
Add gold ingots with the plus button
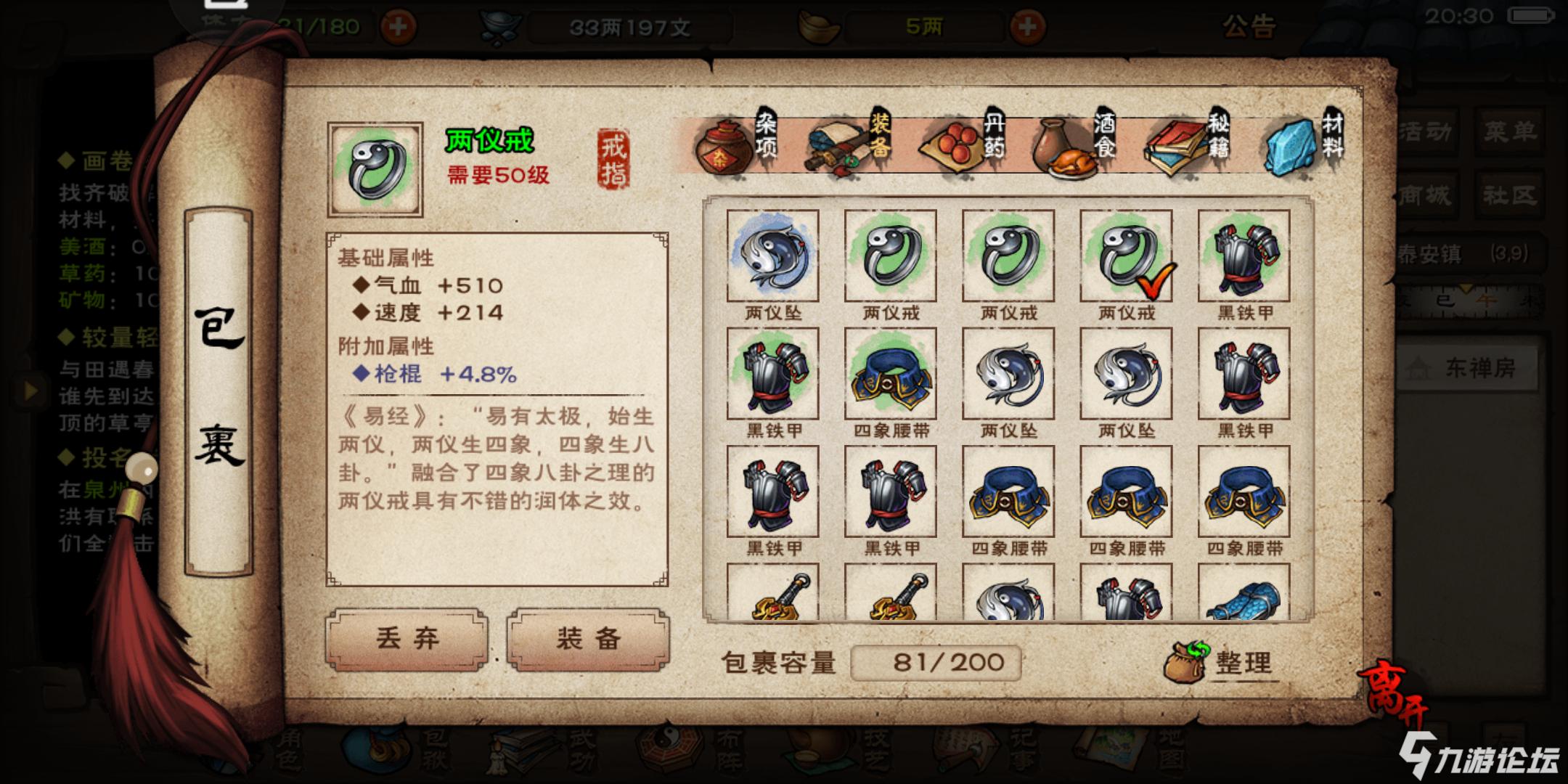pyautogui.click(x=1026, y=27)
